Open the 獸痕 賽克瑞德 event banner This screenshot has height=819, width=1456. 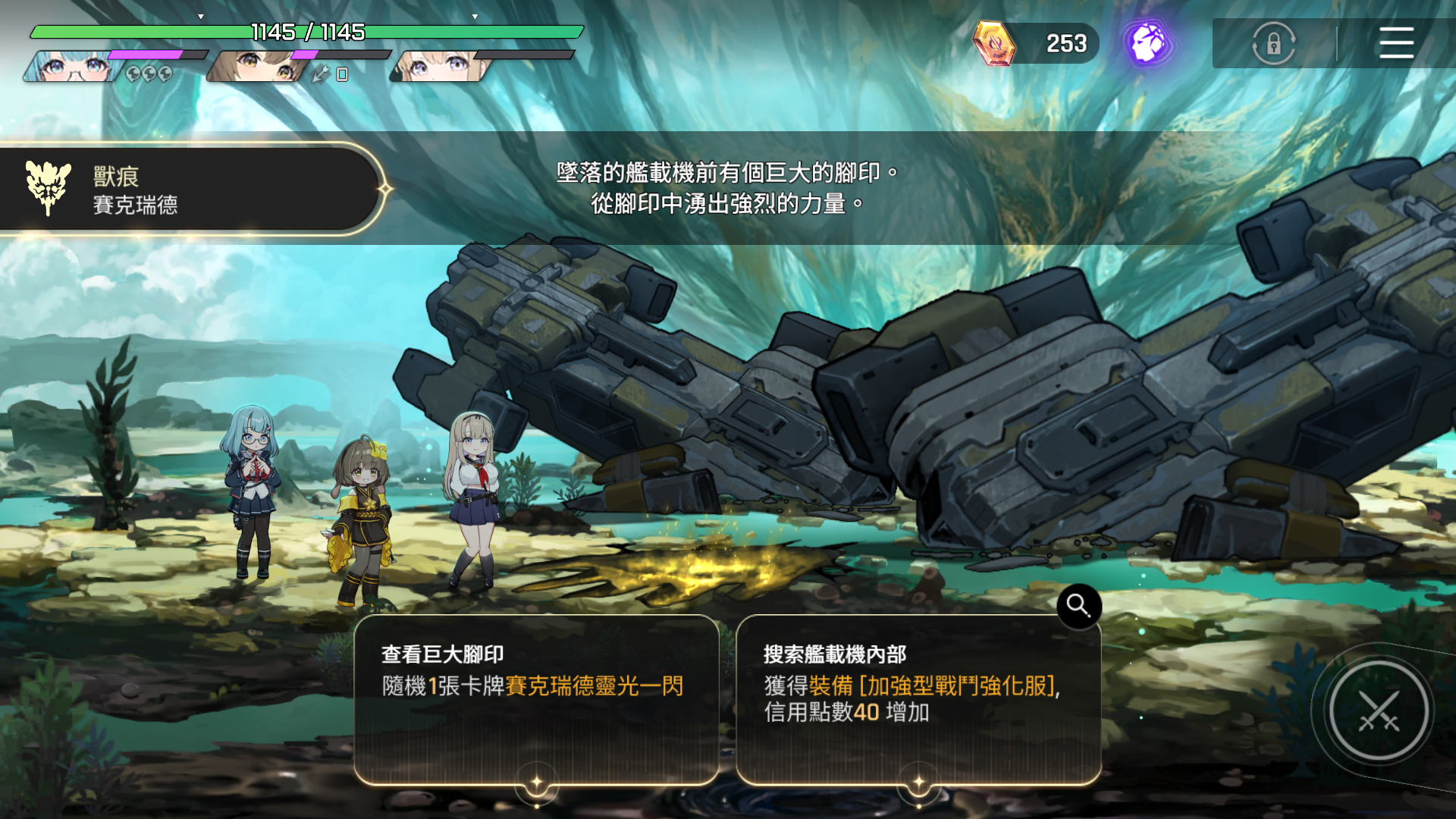pyautogui.click(x=190, y=190)
